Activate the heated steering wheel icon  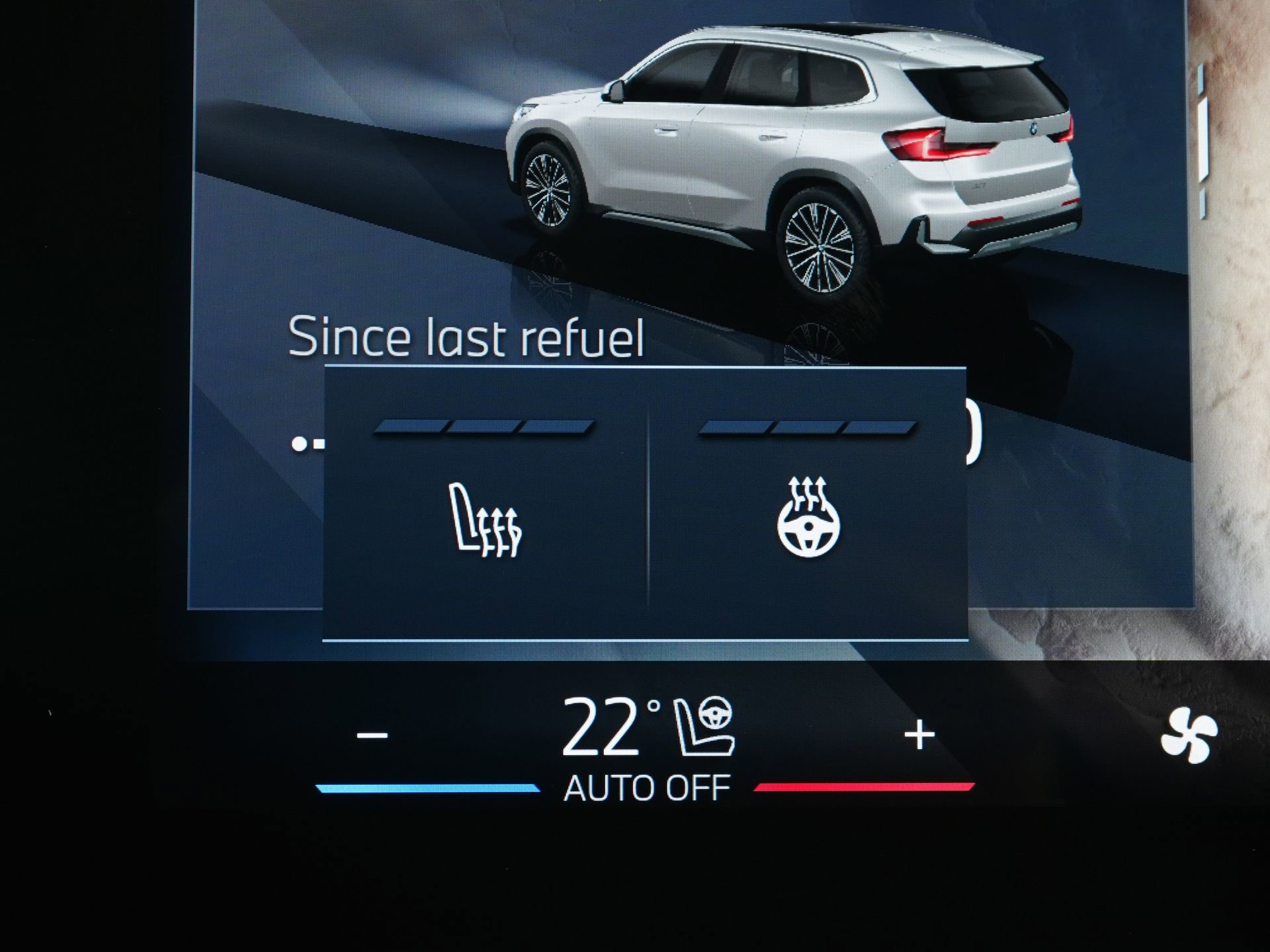point(808,529)
